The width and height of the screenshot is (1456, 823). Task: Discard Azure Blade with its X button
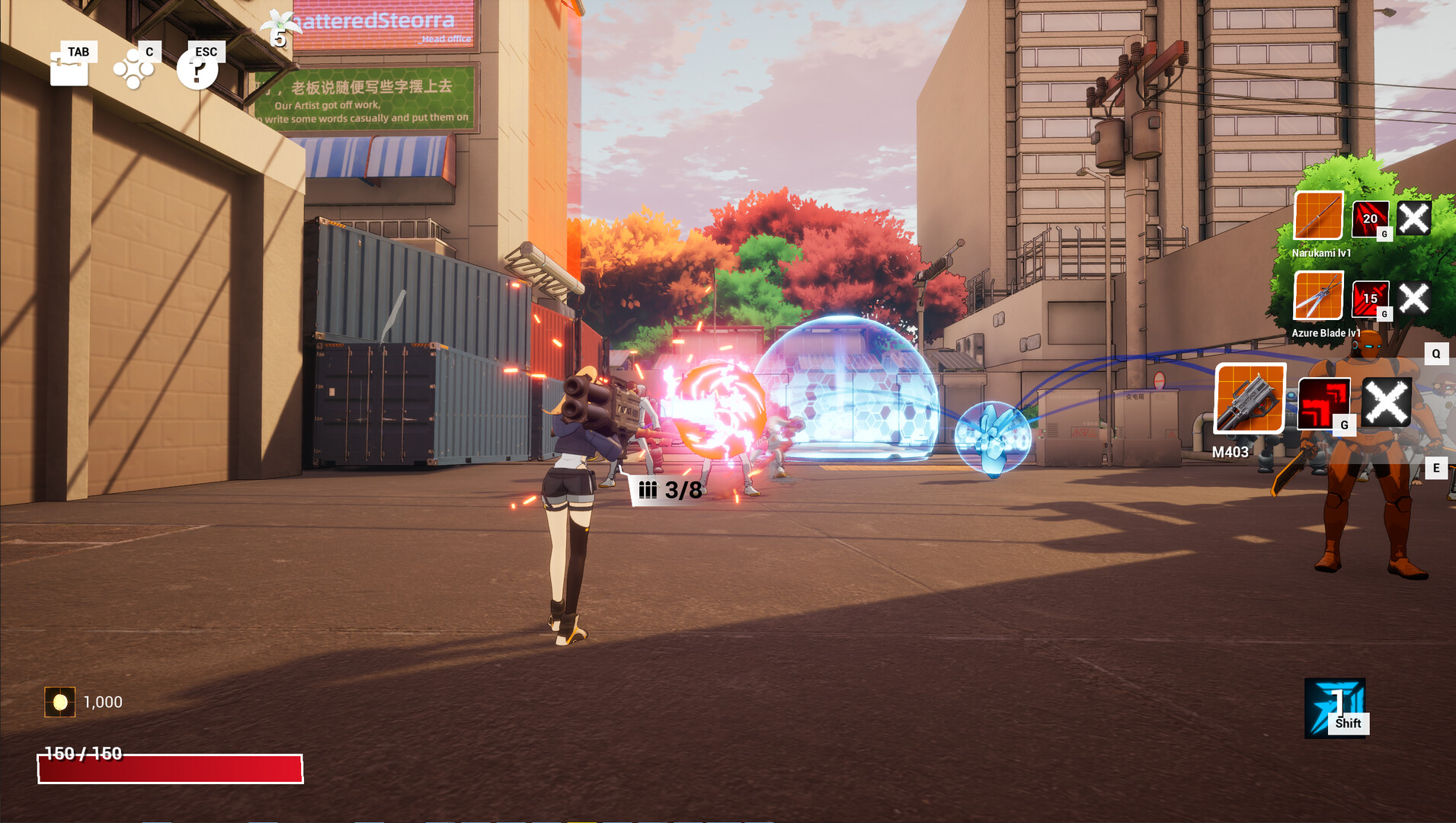coord(1413,299)
